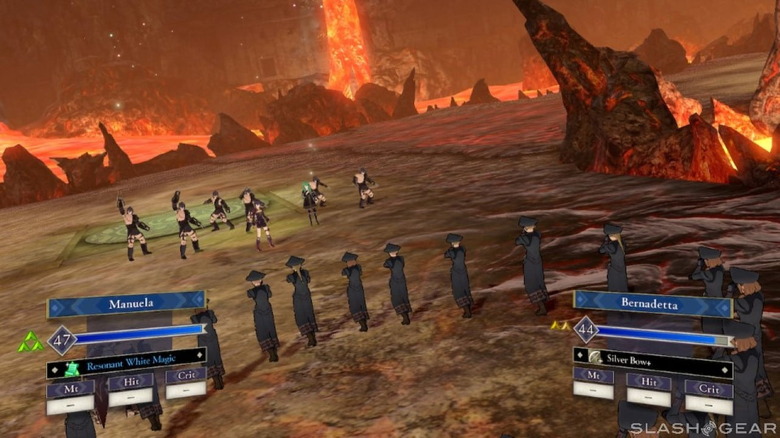Click the Silver Bow+ weapon label
This screenshot has height=438, width=780.
pos(652,357)
